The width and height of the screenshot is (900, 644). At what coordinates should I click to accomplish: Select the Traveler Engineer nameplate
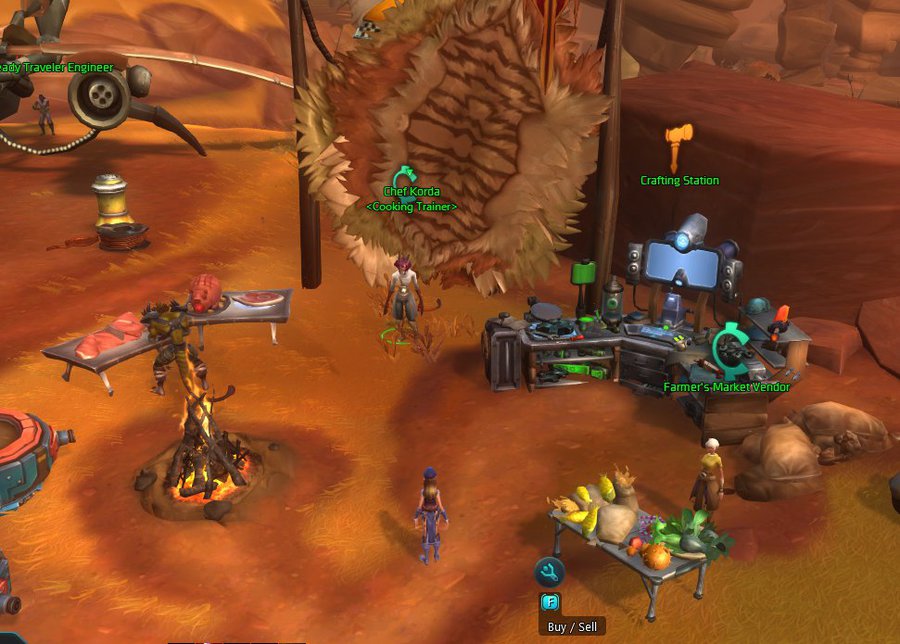[x=57, y=68]
